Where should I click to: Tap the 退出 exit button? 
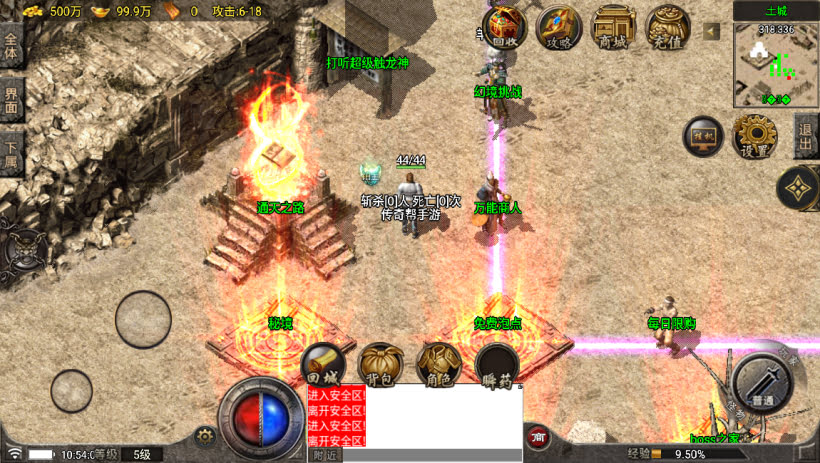805,136
